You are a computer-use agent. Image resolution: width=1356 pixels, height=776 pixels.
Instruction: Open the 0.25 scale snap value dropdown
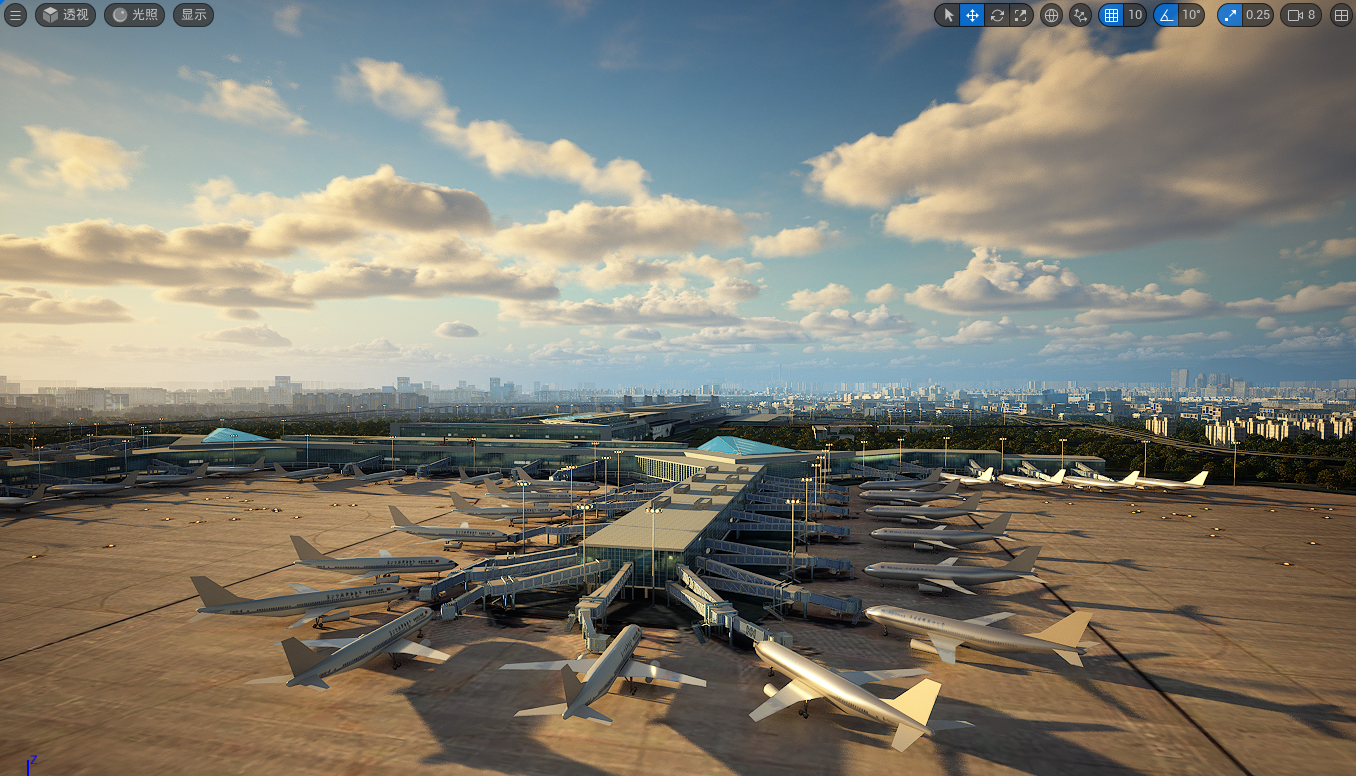[x=1258, y=15]
